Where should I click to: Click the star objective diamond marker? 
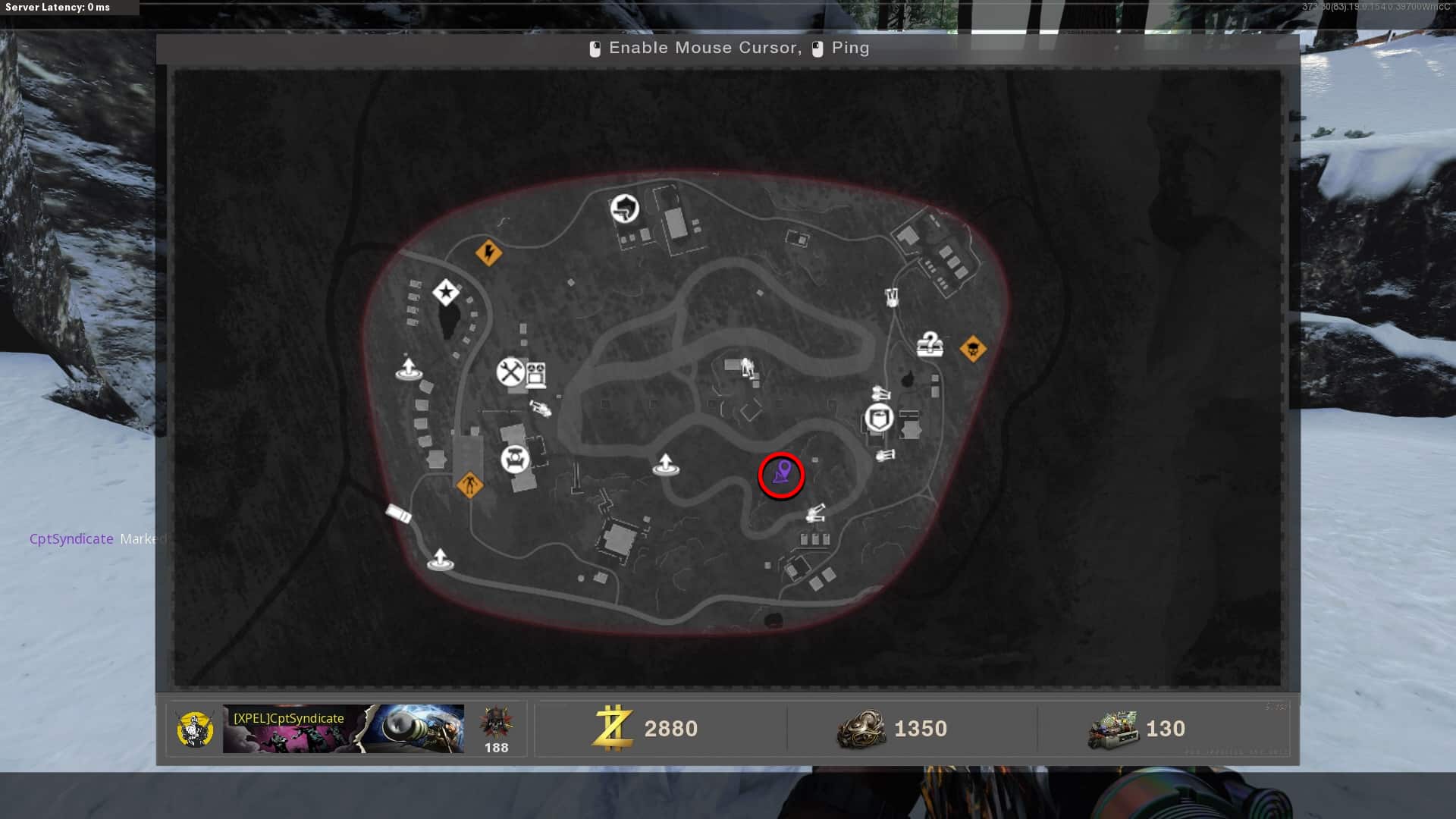pyautogui.click(x=446, y=292)
